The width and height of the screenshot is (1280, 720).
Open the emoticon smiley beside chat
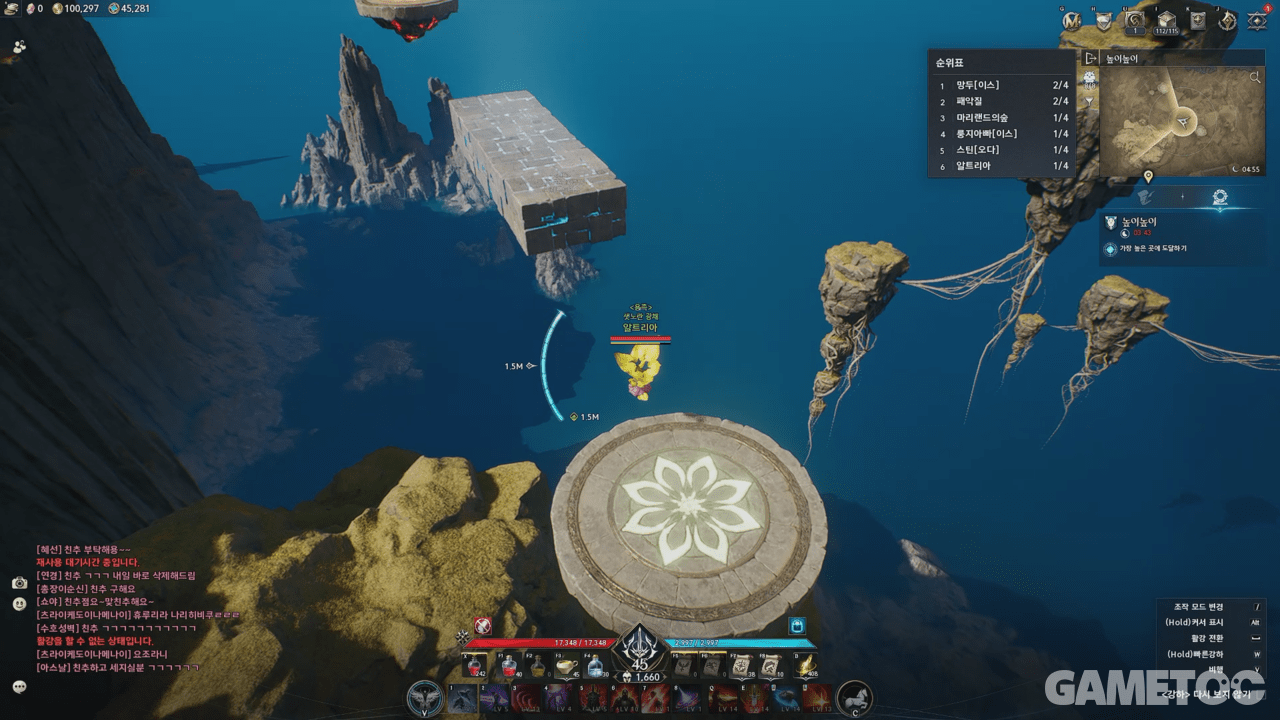pyautogui.click(x=19, y=604)
